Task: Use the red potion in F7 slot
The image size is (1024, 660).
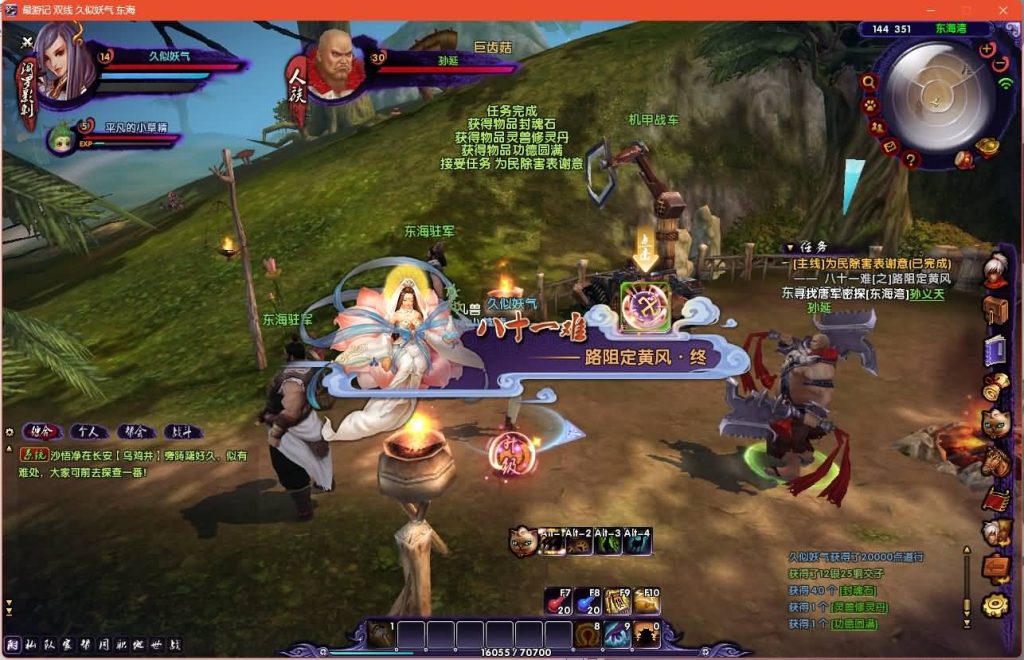Action: pos(558,601)
